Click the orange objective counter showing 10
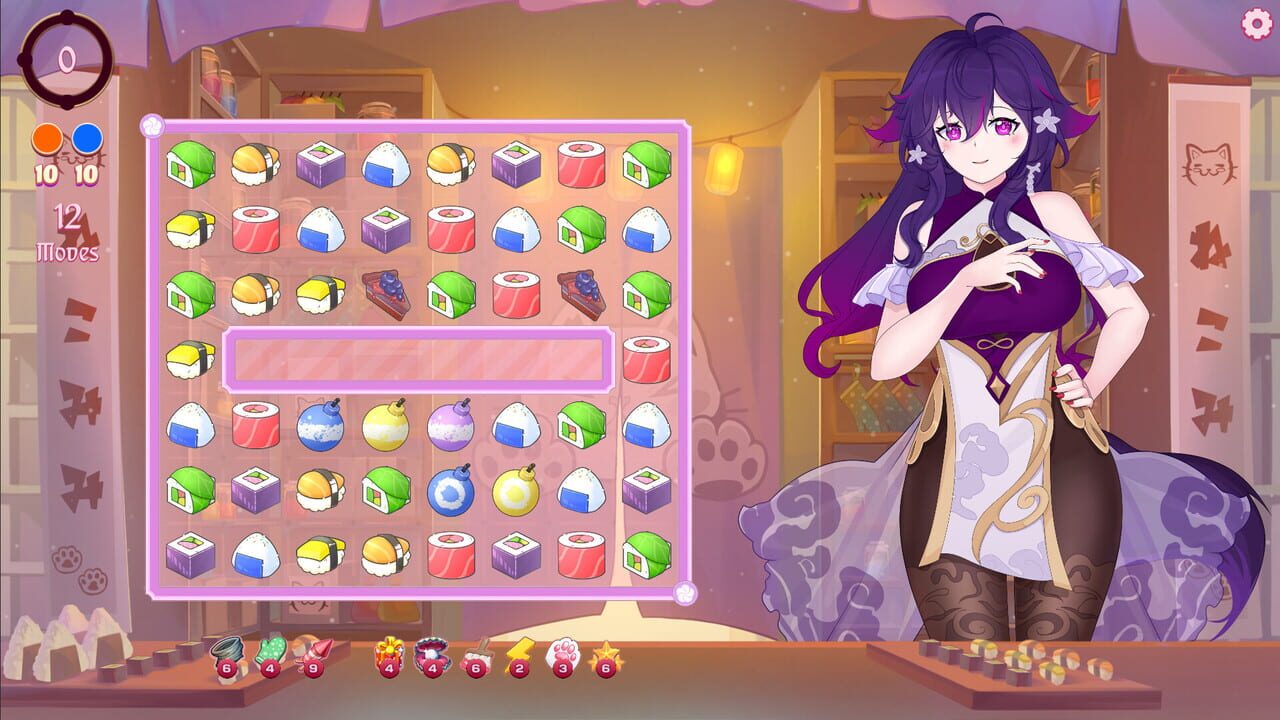This screenshot has height=720, width=1280. point(47,150)
